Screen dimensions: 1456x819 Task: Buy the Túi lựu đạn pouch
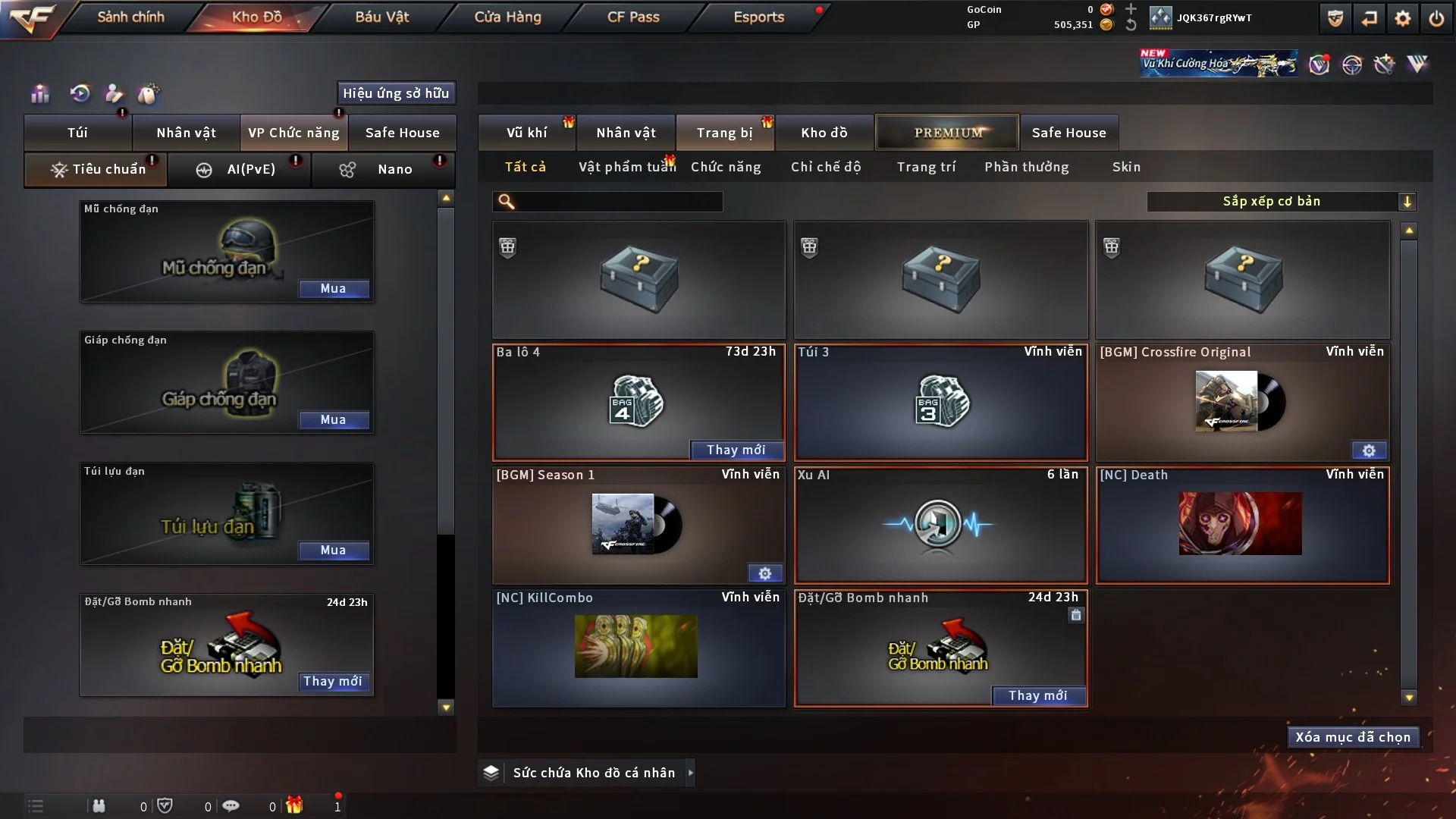coord(333,551)
